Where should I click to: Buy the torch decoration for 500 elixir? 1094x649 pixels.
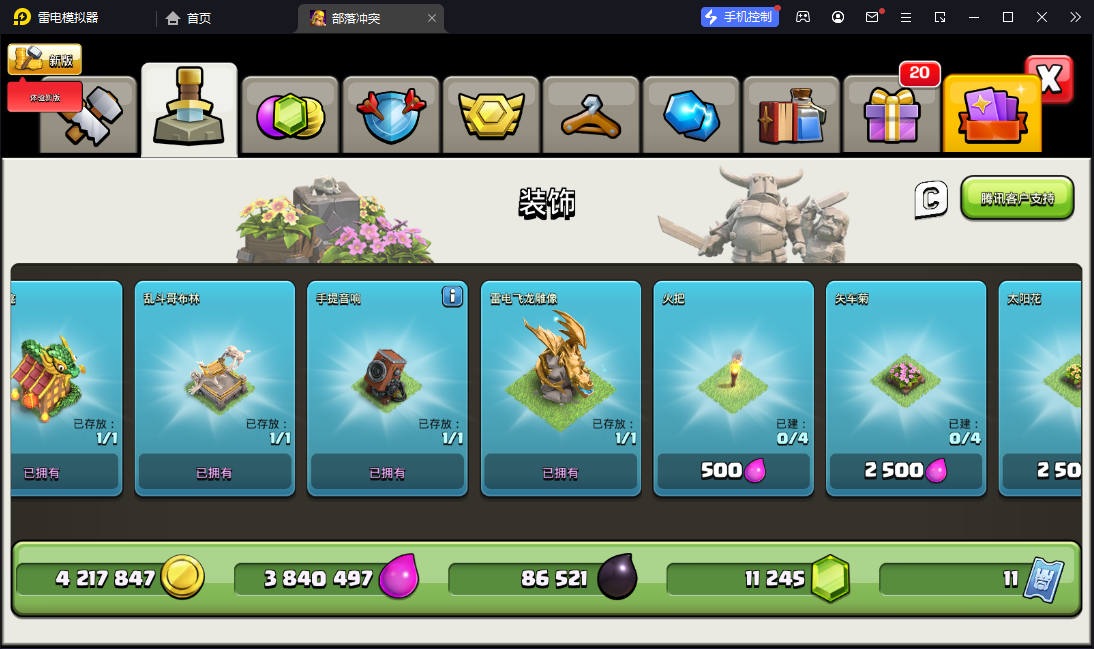click(734, 470)
